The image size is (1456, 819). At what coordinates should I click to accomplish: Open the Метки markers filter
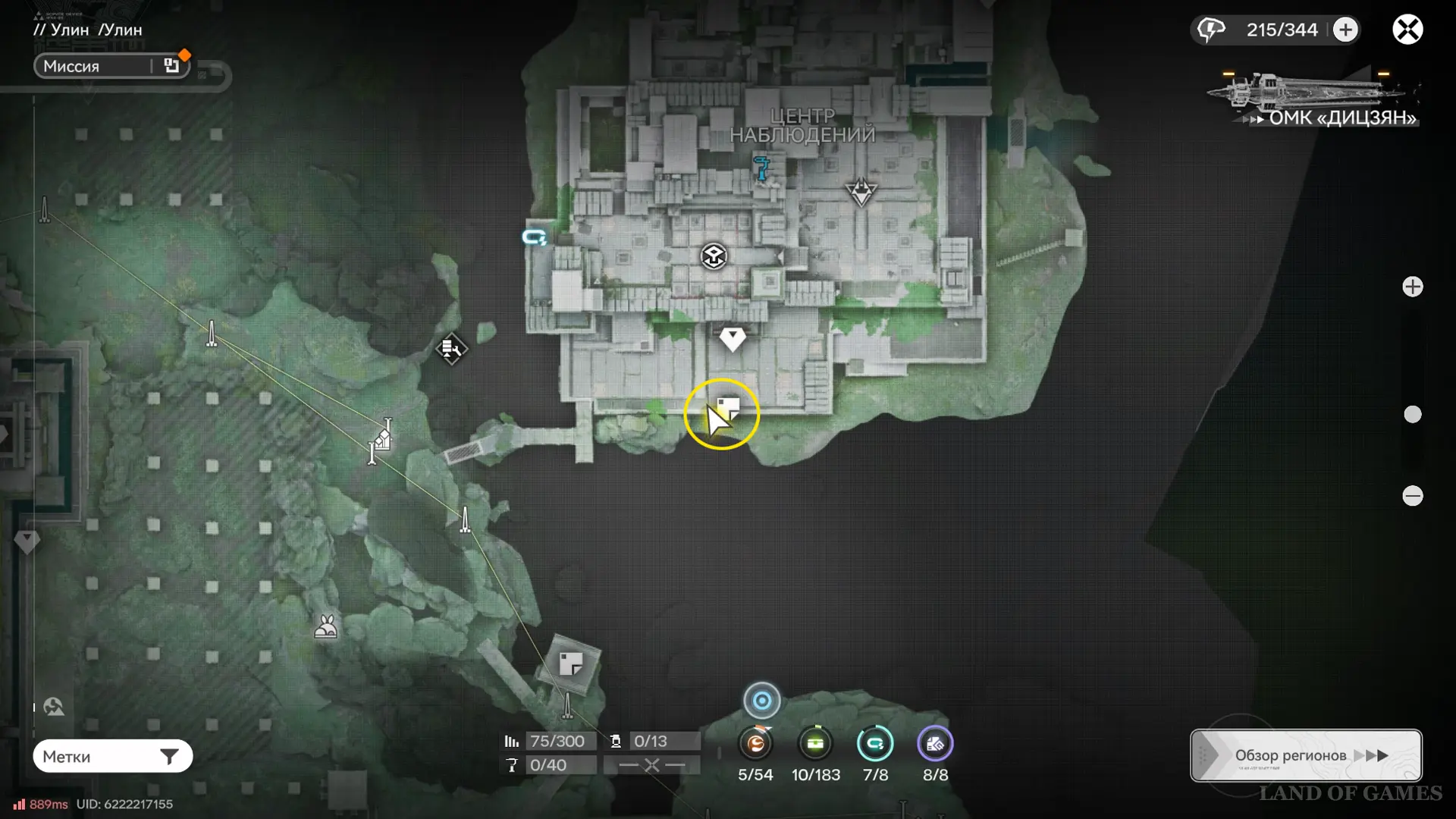112,756
